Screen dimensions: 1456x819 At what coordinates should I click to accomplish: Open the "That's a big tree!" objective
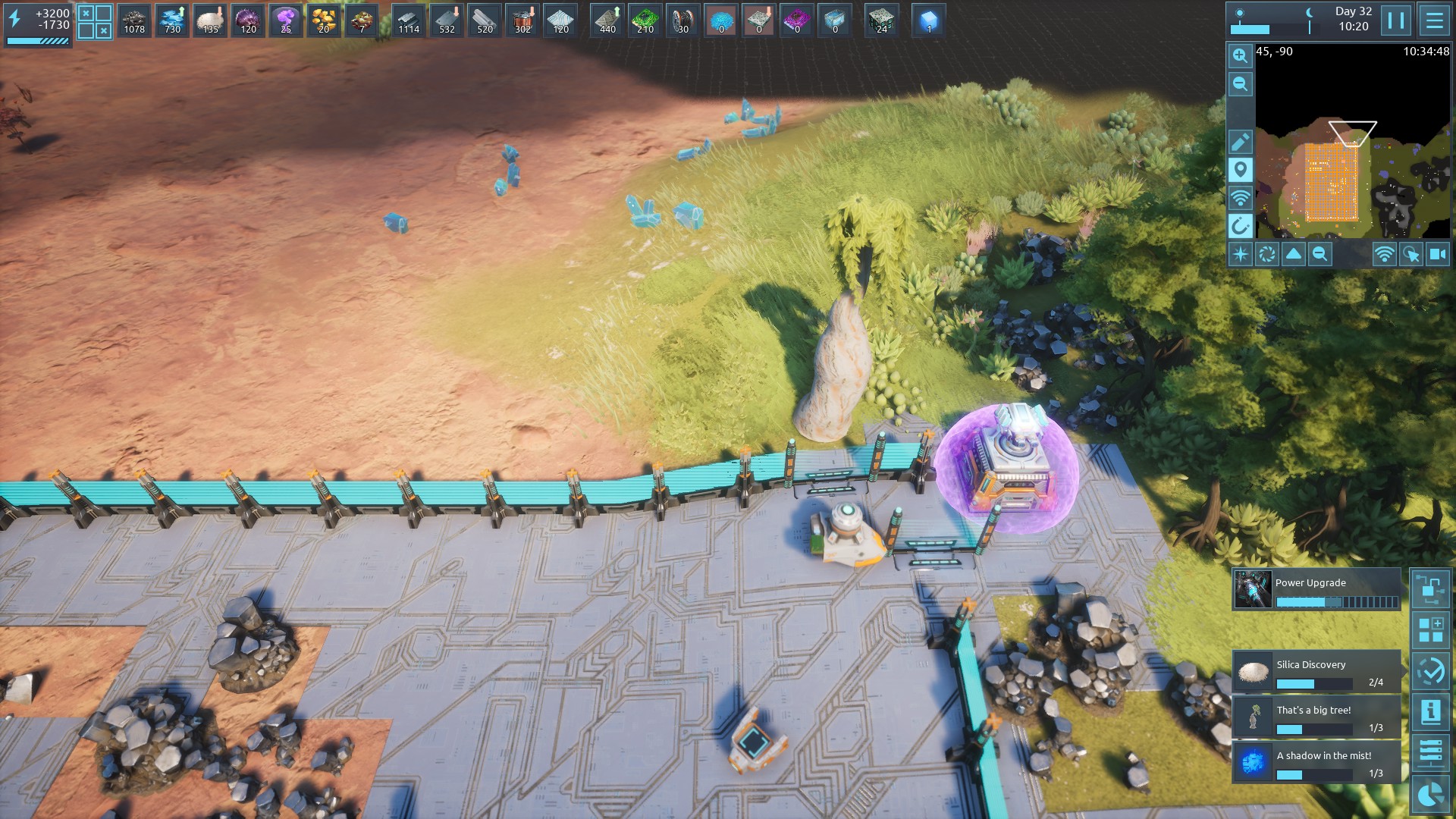click(x=1316, y=717)
